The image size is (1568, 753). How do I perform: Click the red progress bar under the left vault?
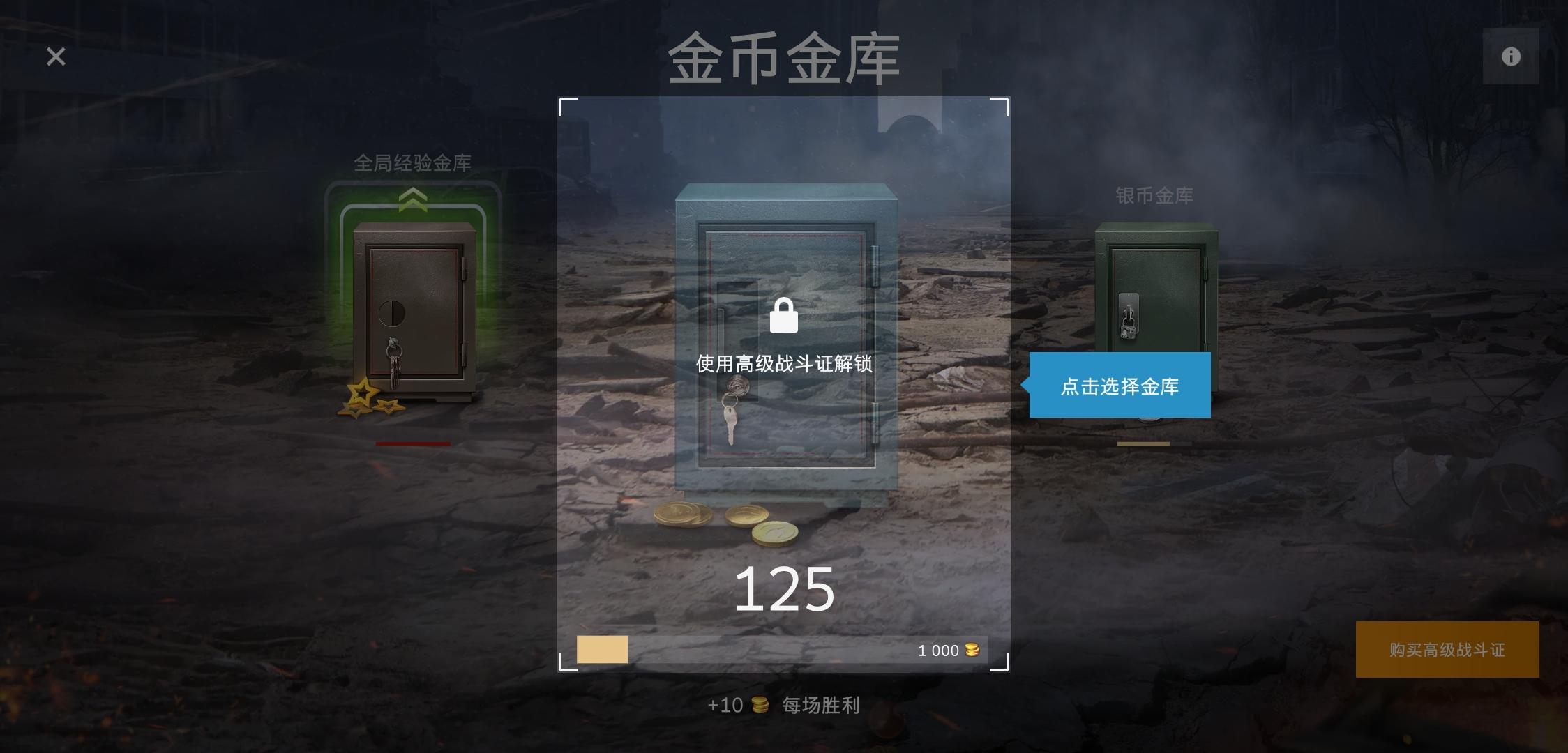(x=412, y=443)
